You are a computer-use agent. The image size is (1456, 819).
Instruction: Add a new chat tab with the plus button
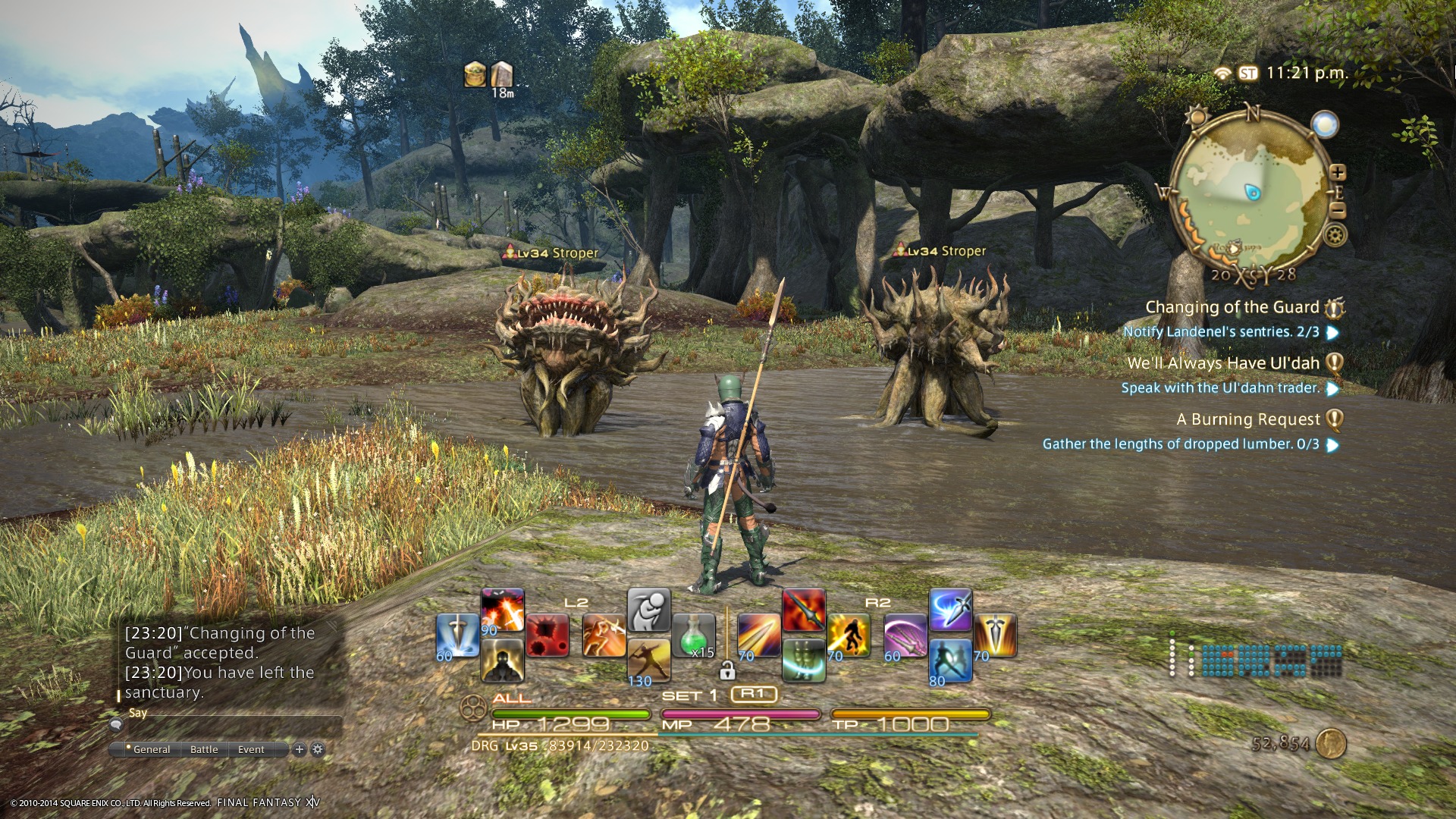(300, 749)
